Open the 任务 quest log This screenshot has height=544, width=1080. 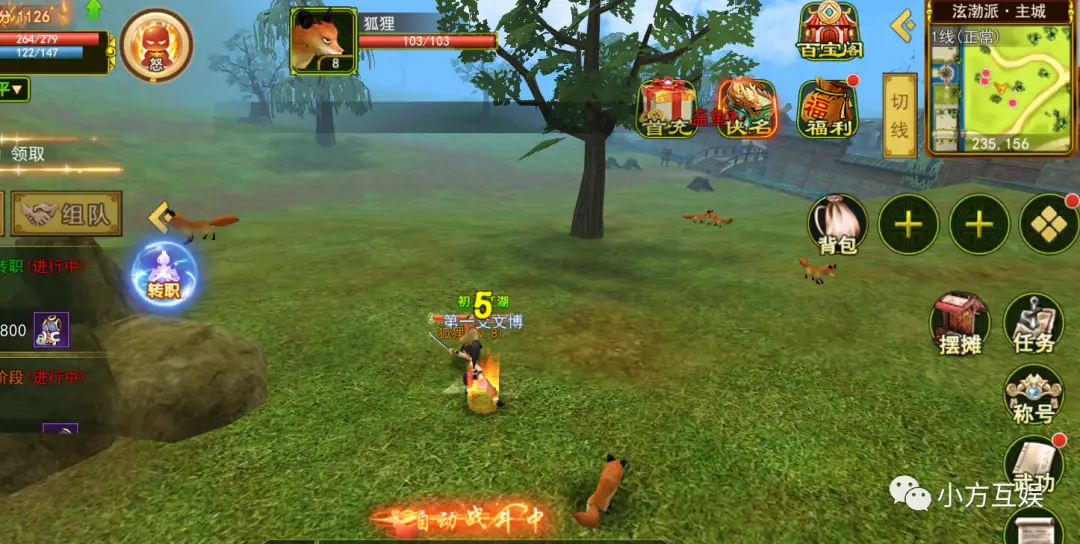[x=1033, y=323]
